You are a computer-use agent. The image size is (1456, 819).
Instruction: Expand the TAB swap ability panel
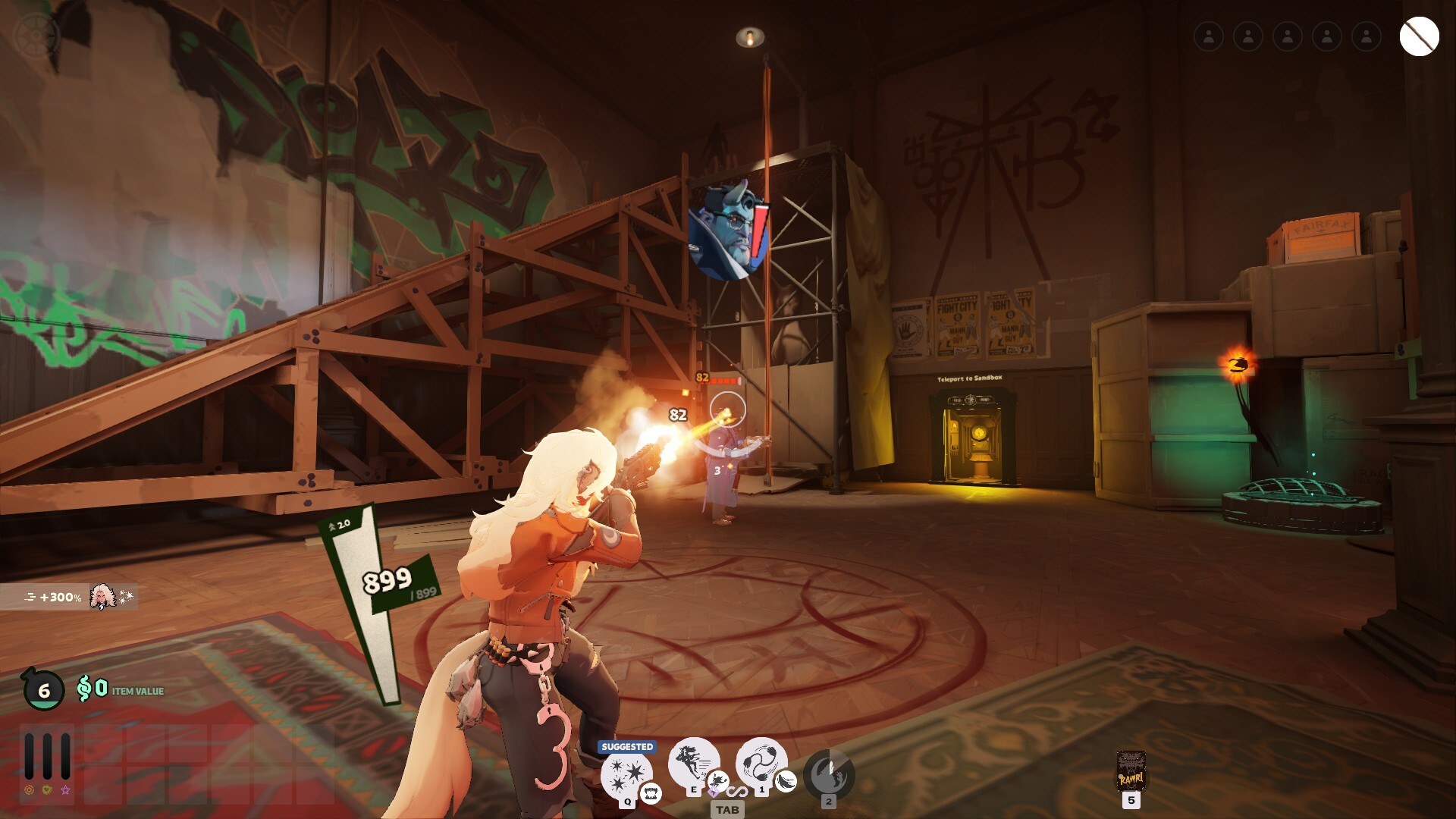click(x=727, y=810)
